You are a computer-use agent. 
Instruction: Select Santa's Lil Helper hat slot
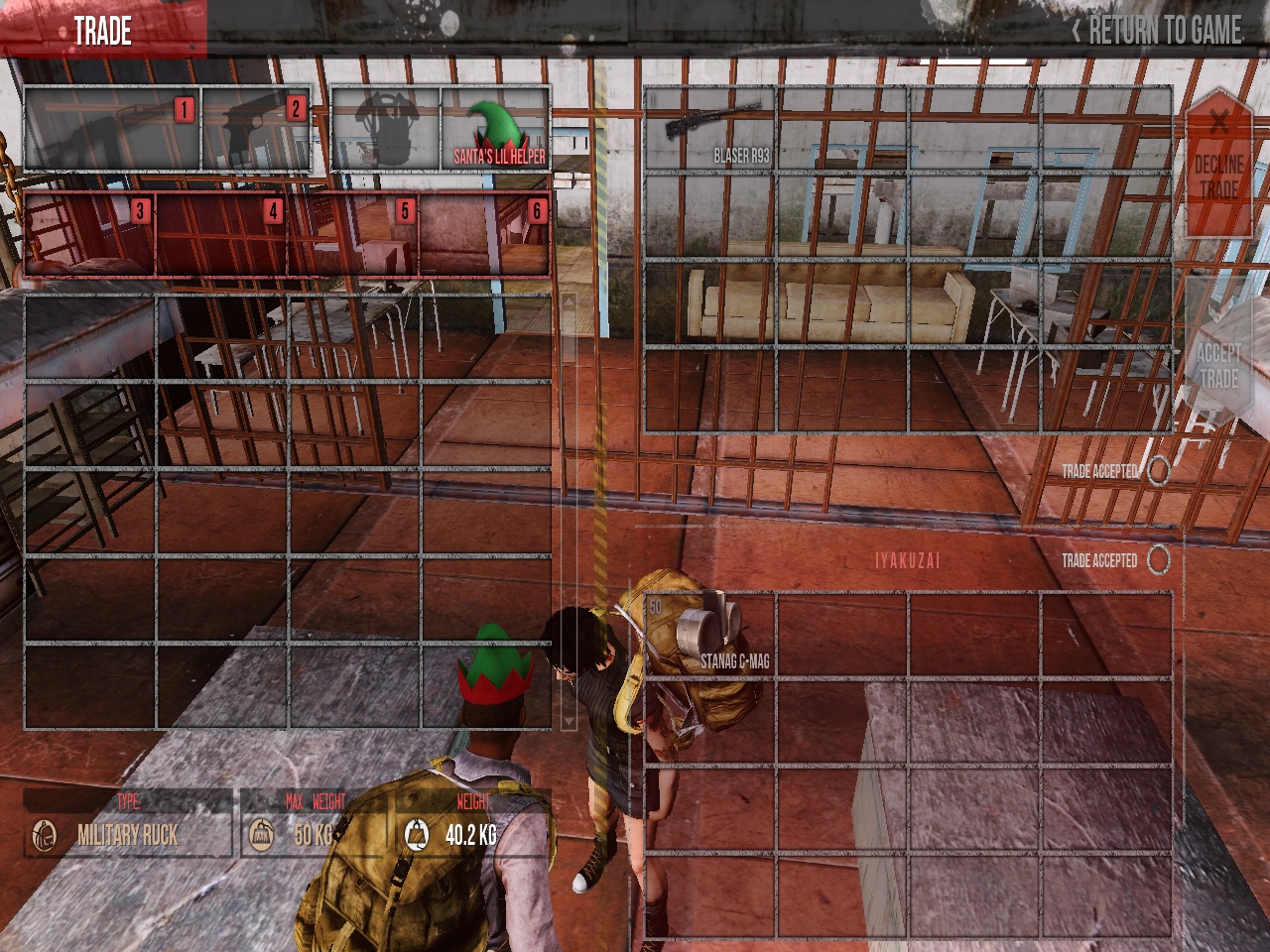coord(495,129)
